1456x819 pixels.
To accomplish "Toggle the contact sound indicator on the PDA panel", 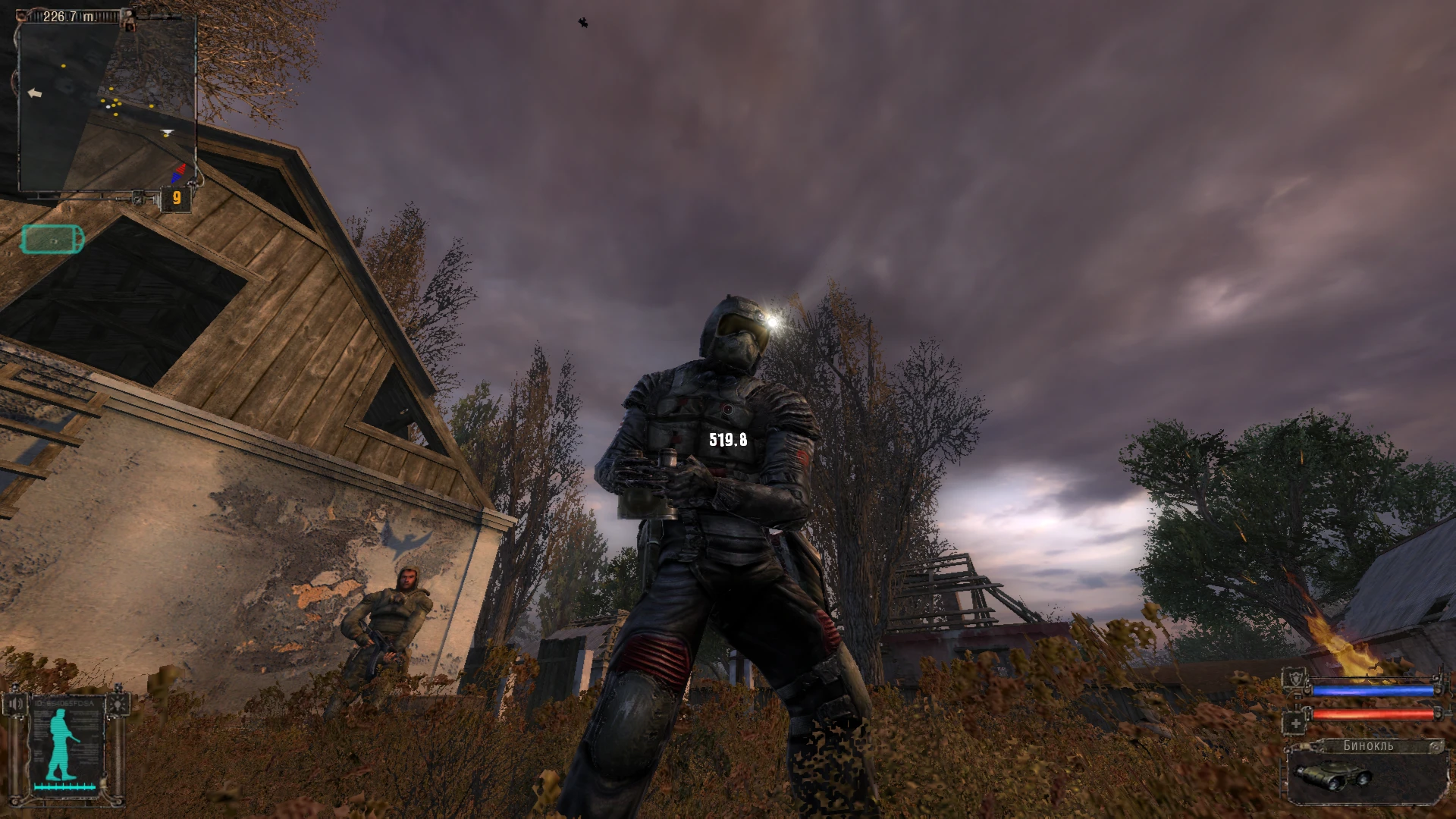I will (16, 702).
